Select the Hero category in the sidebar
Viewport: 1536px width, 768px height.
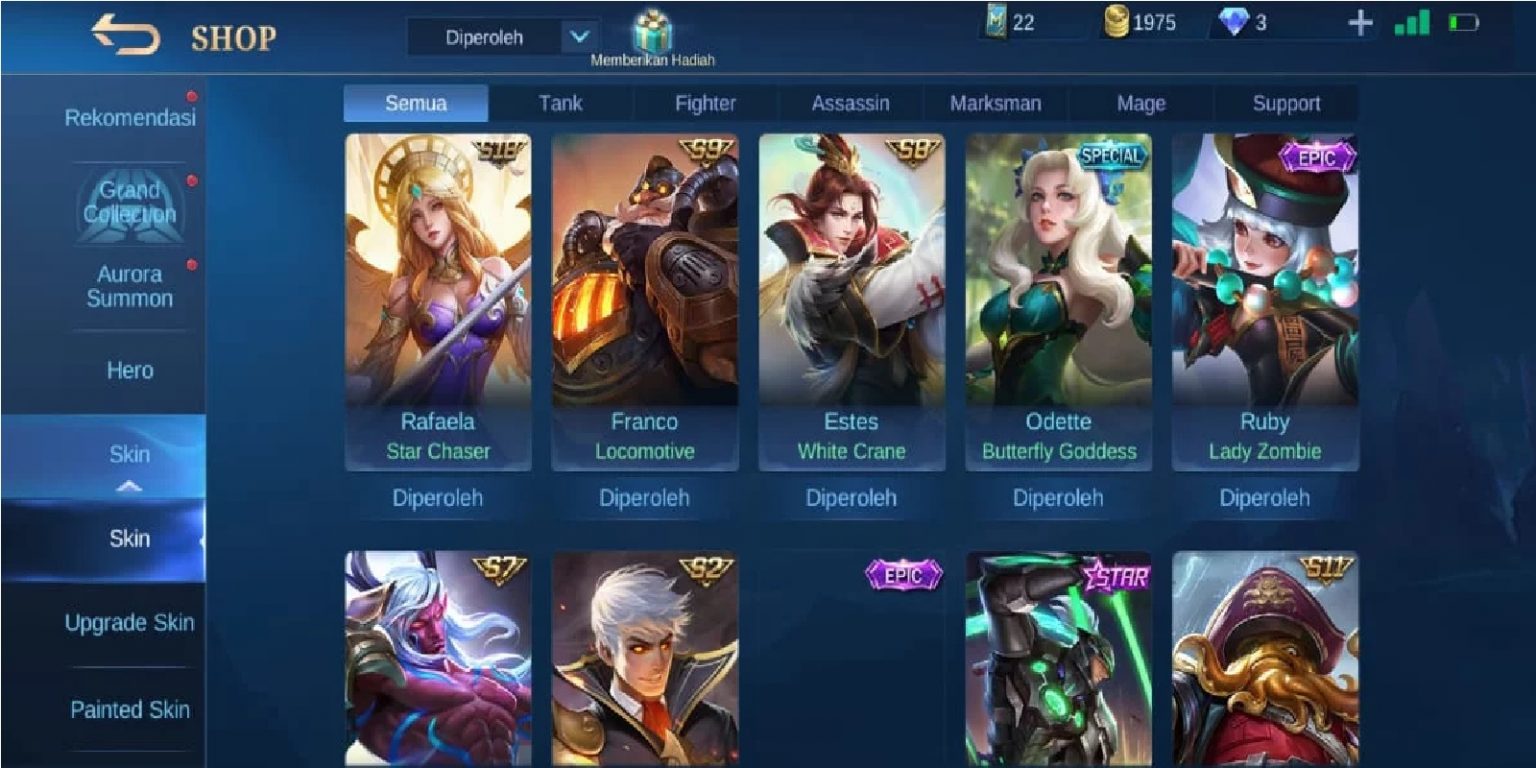pyautogui.click(x=131, y=370)
